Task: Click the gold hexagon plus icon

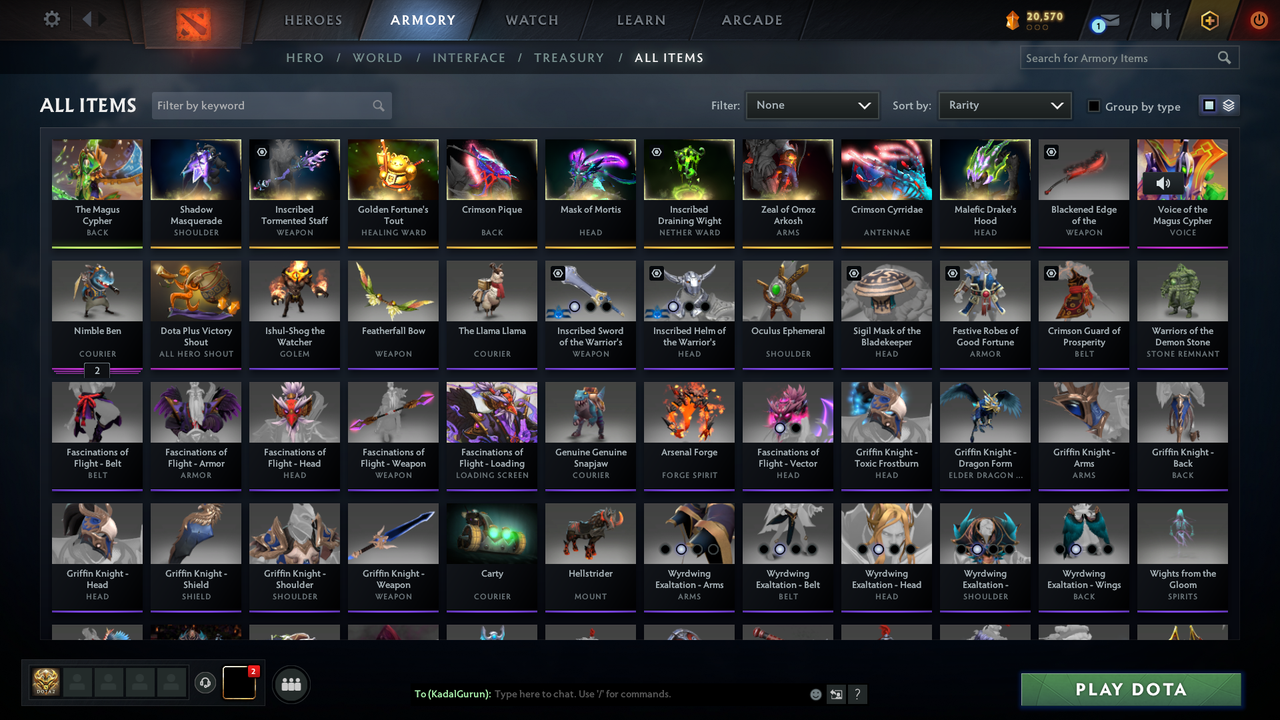Action: [1209, 19]
